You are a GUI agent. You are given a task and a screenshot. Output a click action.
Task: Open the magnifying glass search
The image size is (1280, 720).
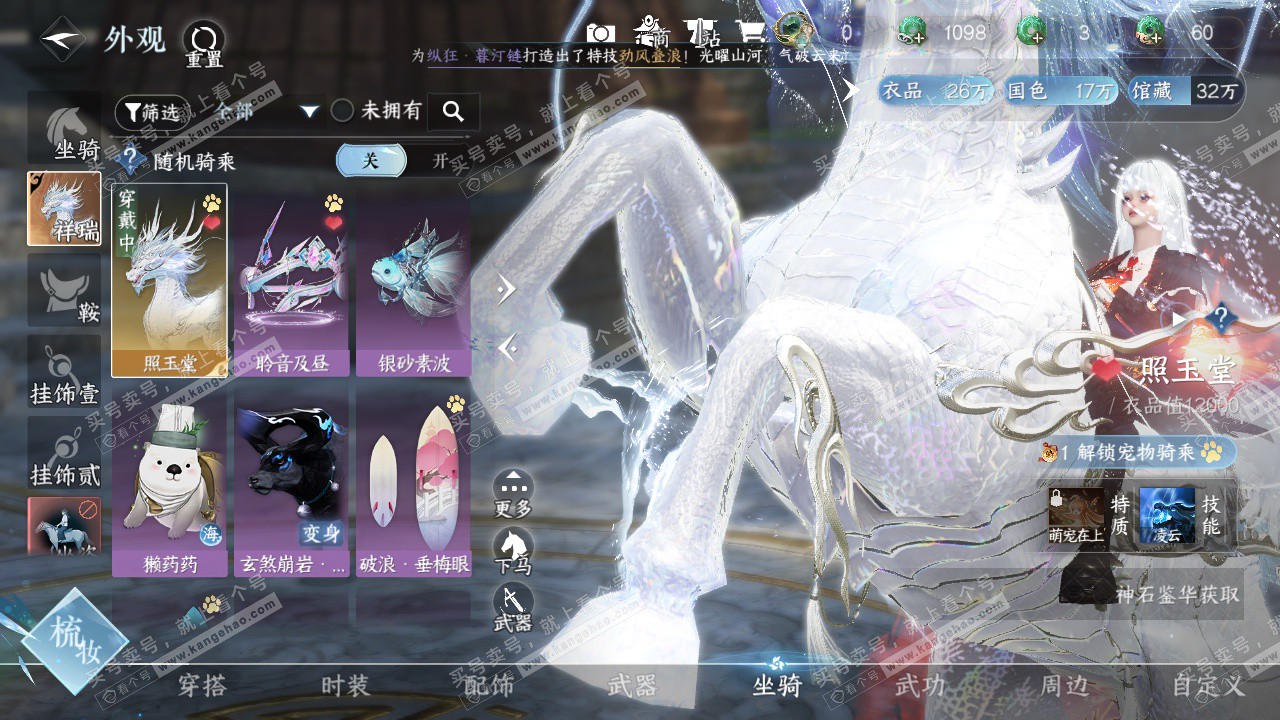pos(453,112)
